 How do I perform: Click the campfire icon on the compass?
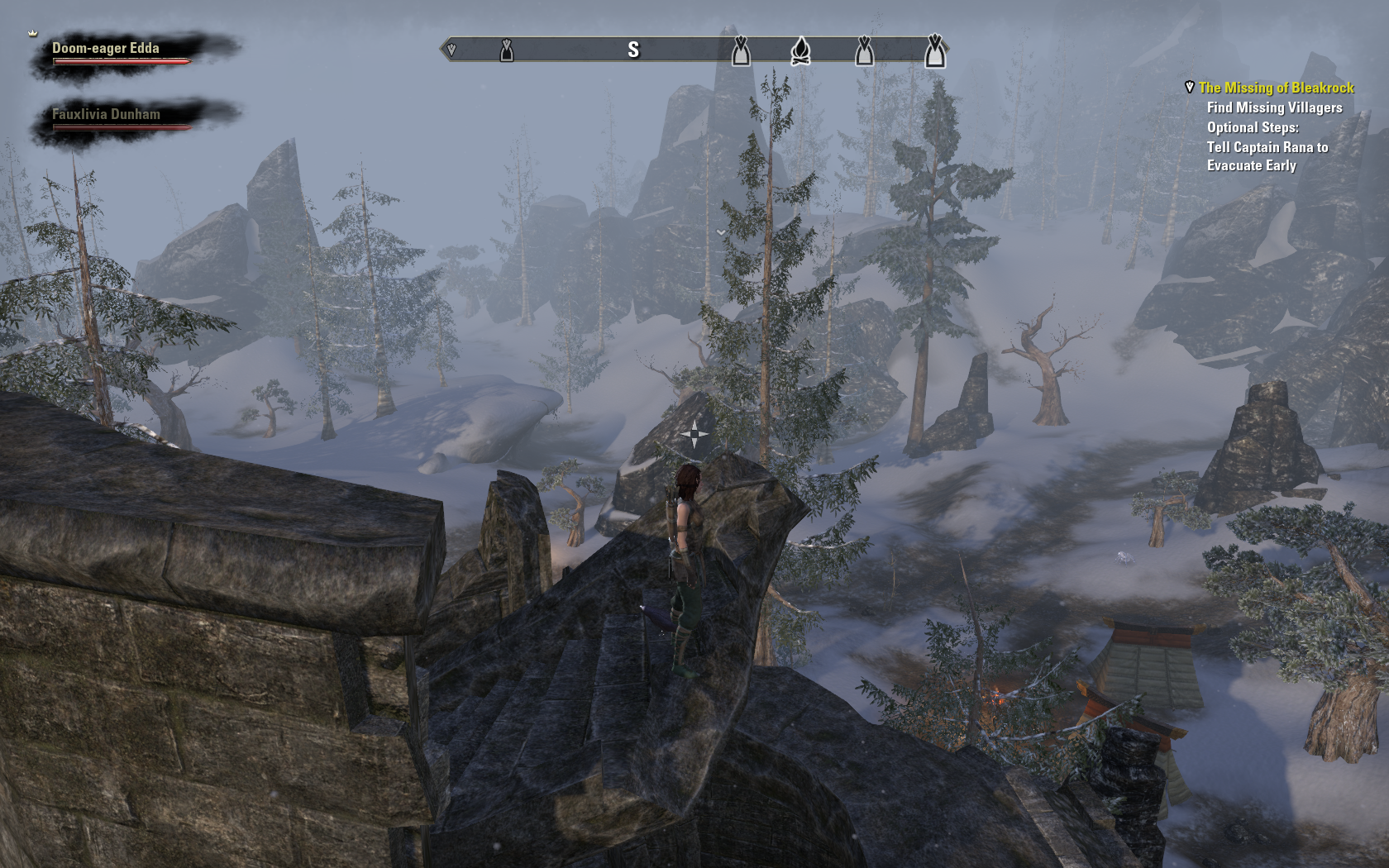tap(800, 51)
